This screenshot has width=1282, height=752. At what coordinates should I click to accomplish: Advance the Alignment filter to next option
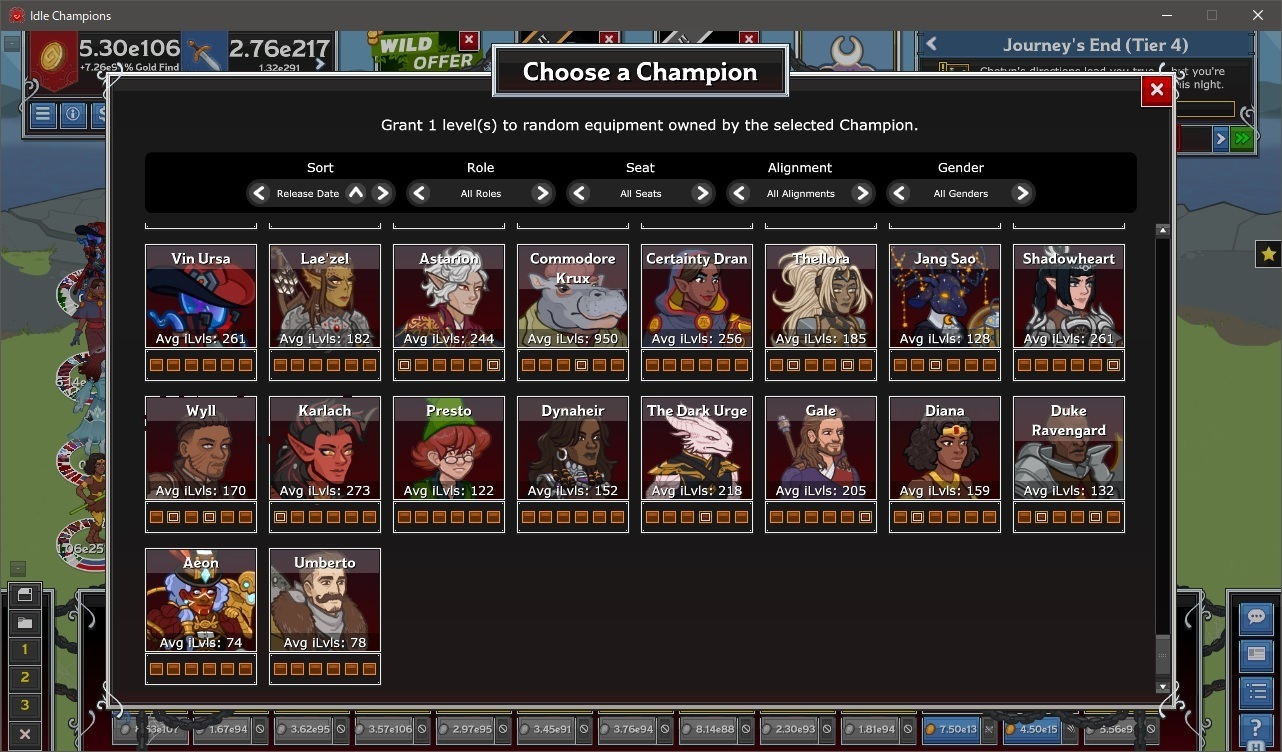862,193
